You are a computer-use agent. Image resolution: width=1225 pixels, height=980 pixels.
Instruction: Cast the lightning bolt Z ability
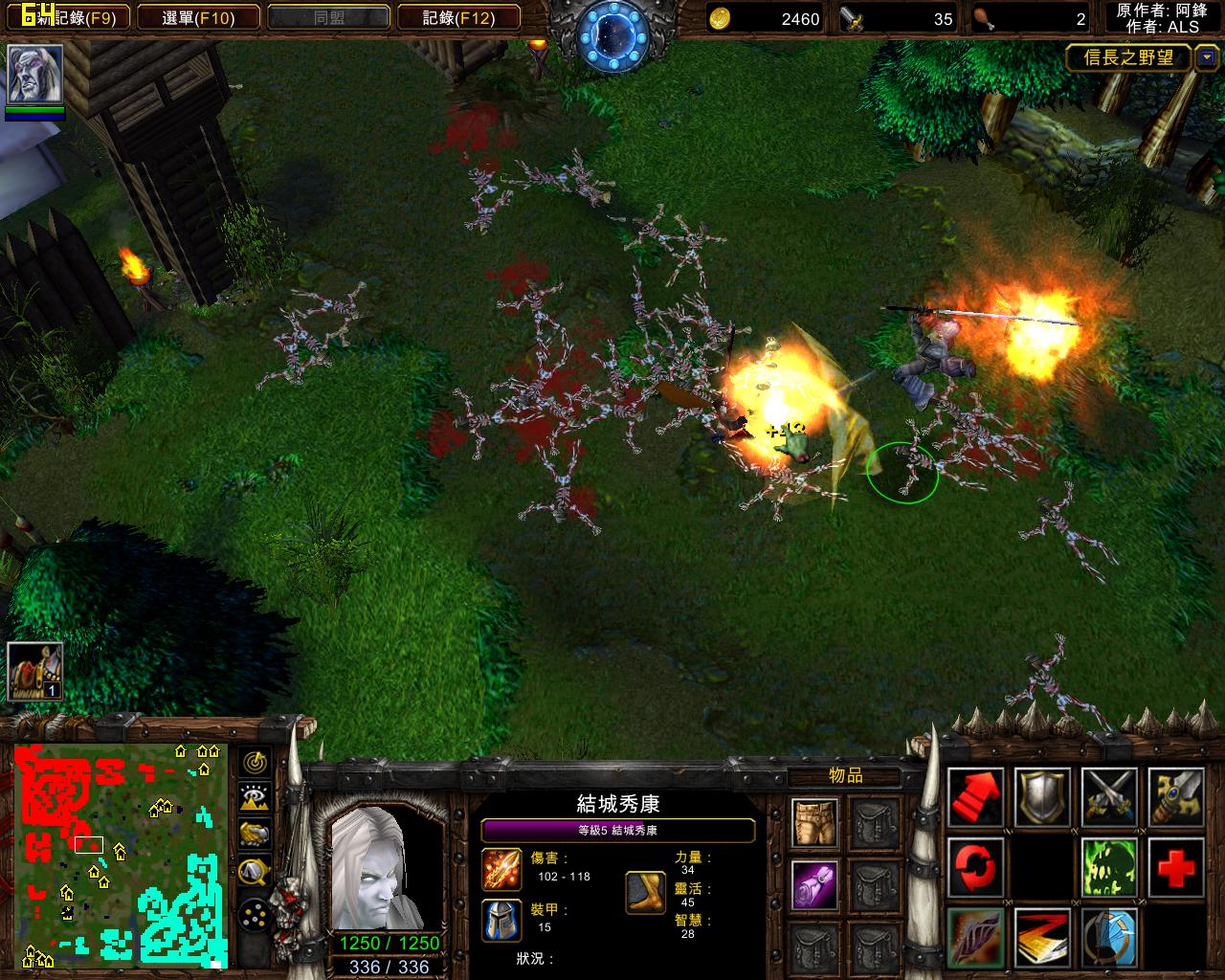[x=1042, y=937]
